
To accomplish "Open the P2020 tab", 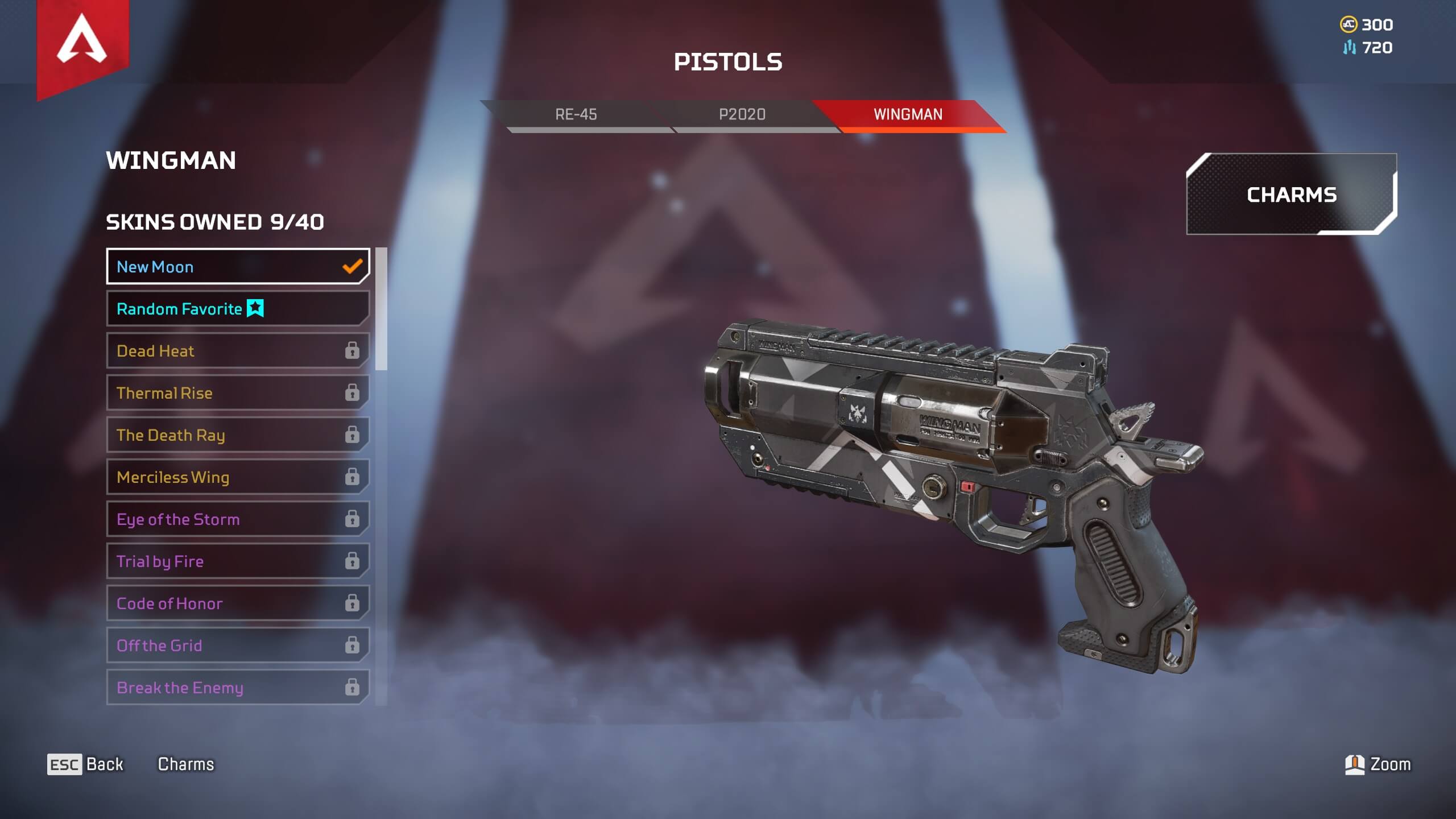I will click(742, 115).
